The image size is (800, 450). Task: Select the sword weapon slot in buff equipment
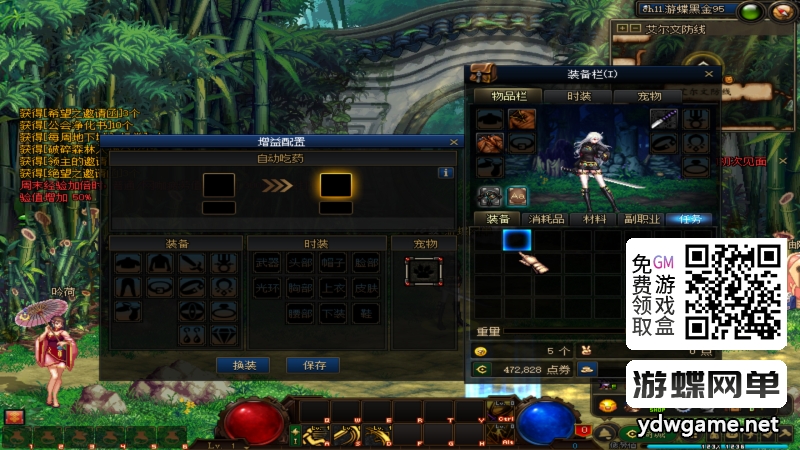193,263
